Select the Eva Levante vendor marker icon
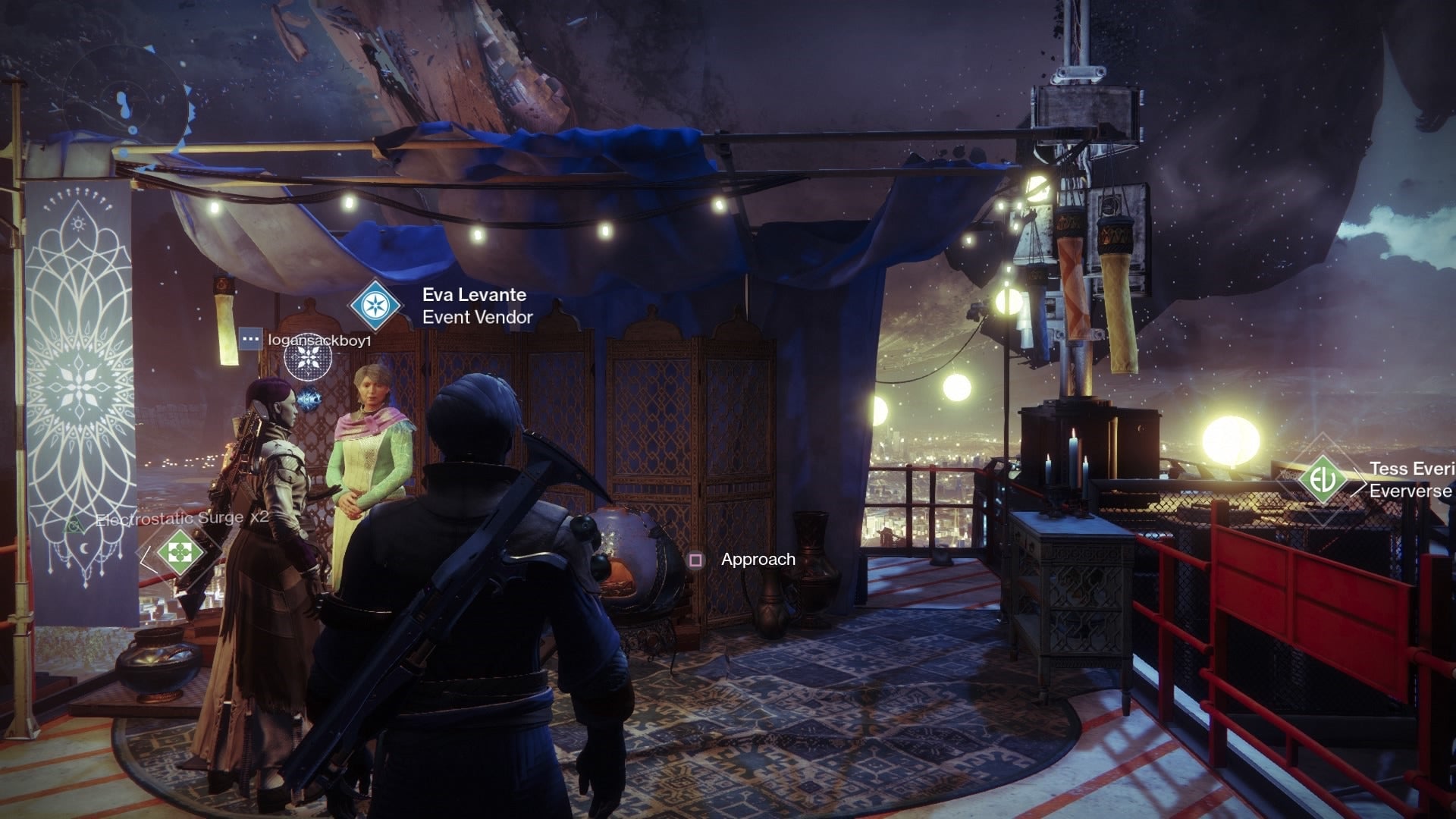This screenshot has height=819, width=1456. [x=374, y=305]
